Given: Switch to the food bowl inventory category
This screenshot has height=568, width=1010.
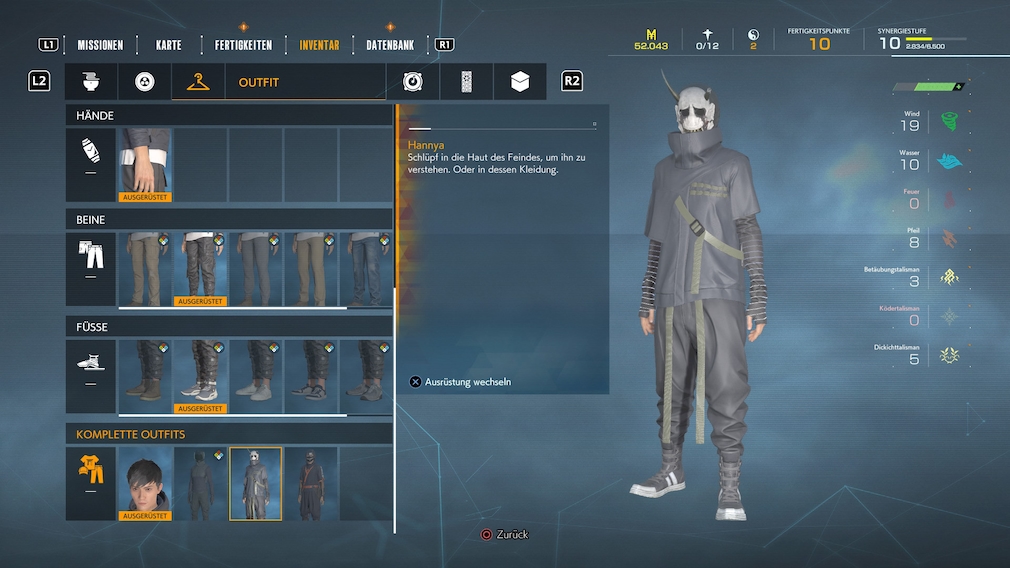Looking at the screenshot, I should point(91,82).
